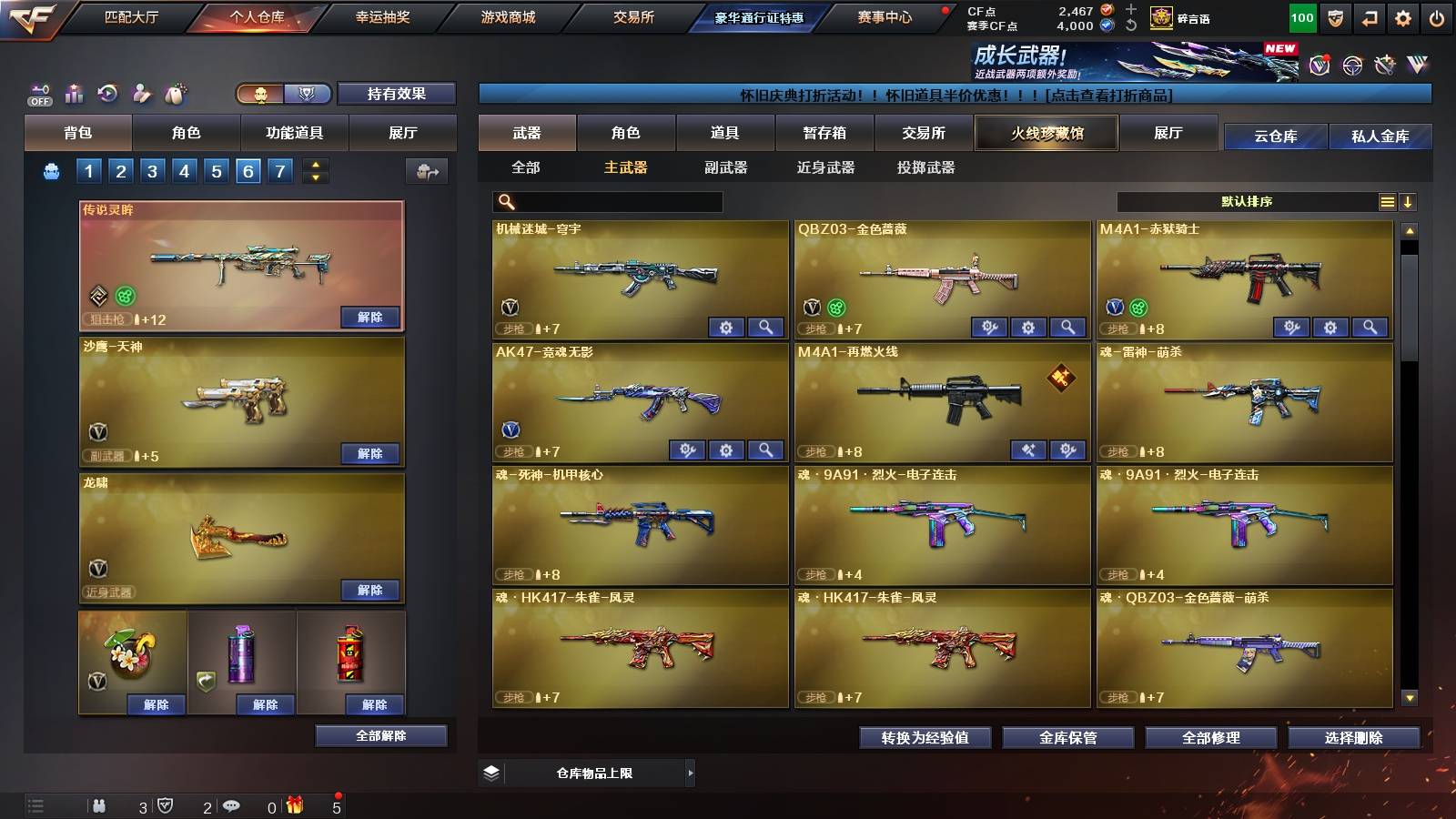Toggle the OFF key switch at top left
This screenshot has width=1456, height=819.
point(38,94)
